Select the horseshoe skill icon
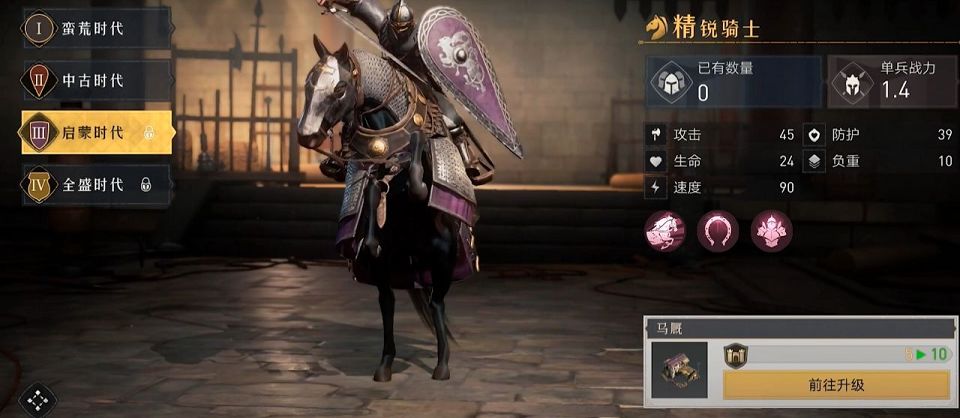 point(717,231)
